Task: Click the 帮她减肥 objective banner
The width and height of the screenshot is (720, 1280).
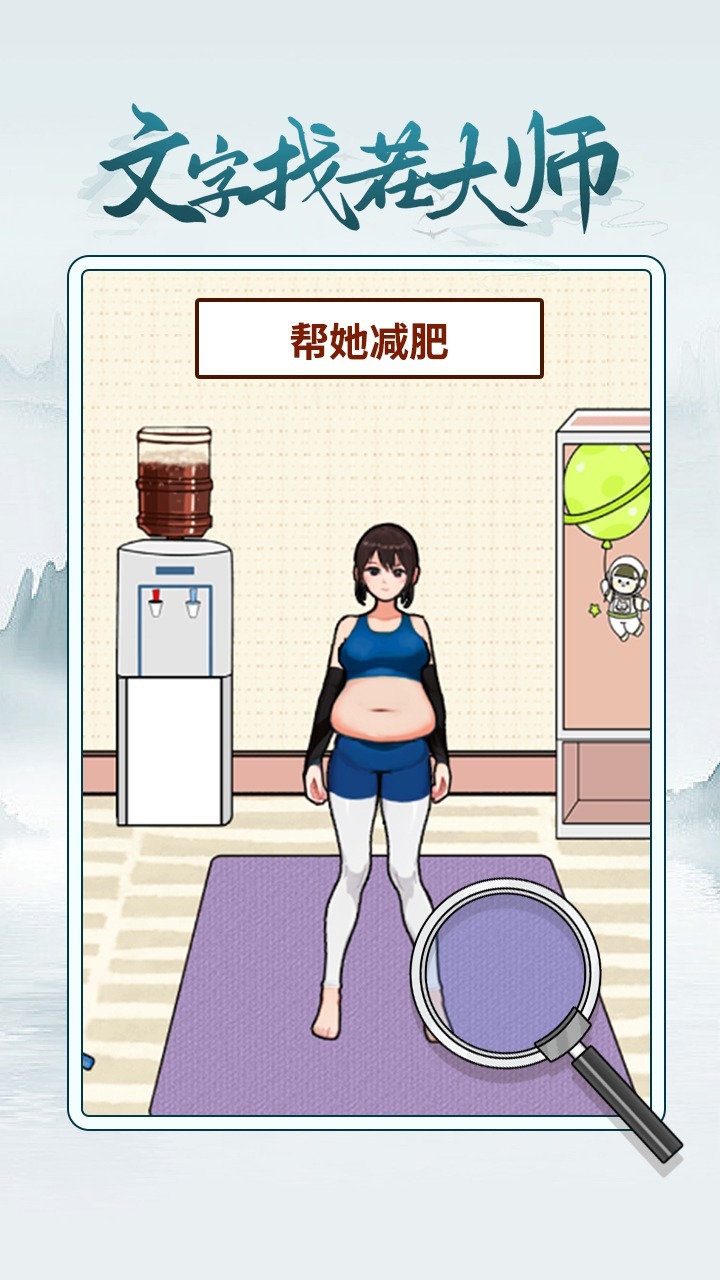Action: 369,339
